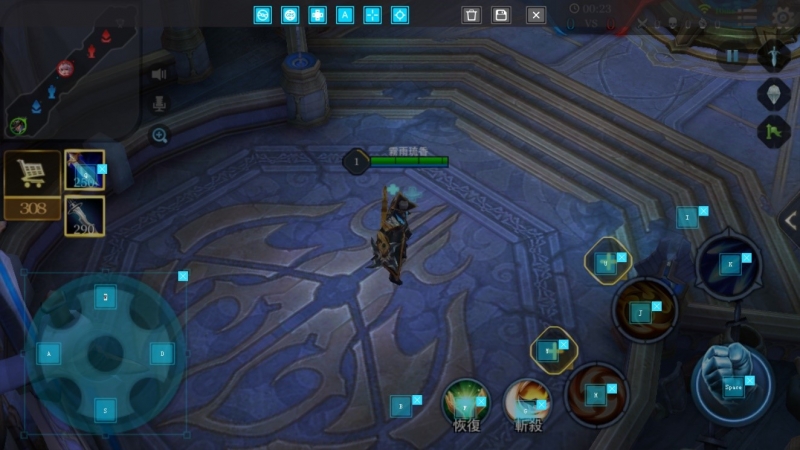Image resolution: width=800 pixels, height=450 pixels.
Task: Use the 恢復 restore spell
Action: coord(466,400)
